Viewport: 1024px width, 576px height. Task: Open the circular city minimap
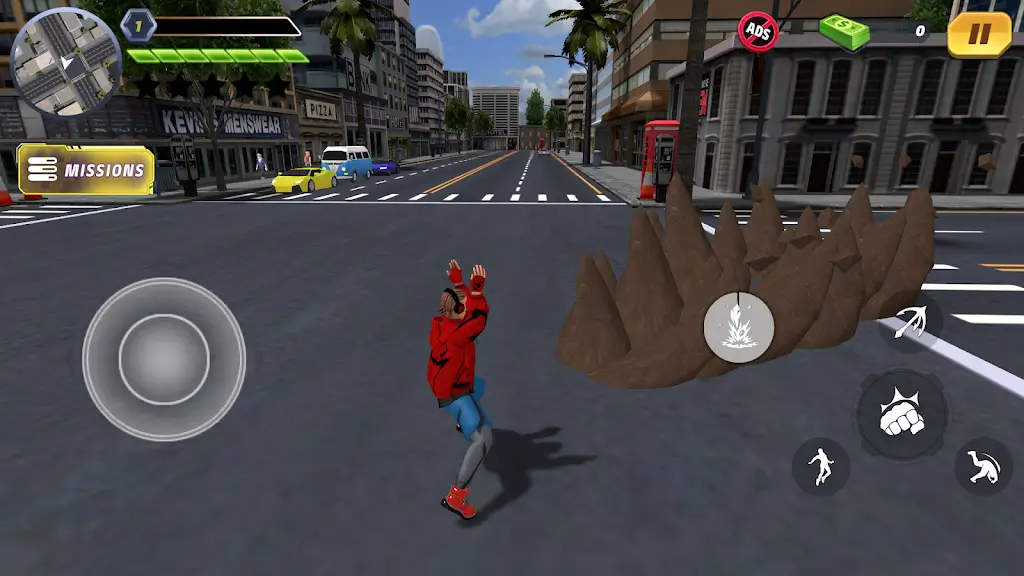tap(65, 62)
